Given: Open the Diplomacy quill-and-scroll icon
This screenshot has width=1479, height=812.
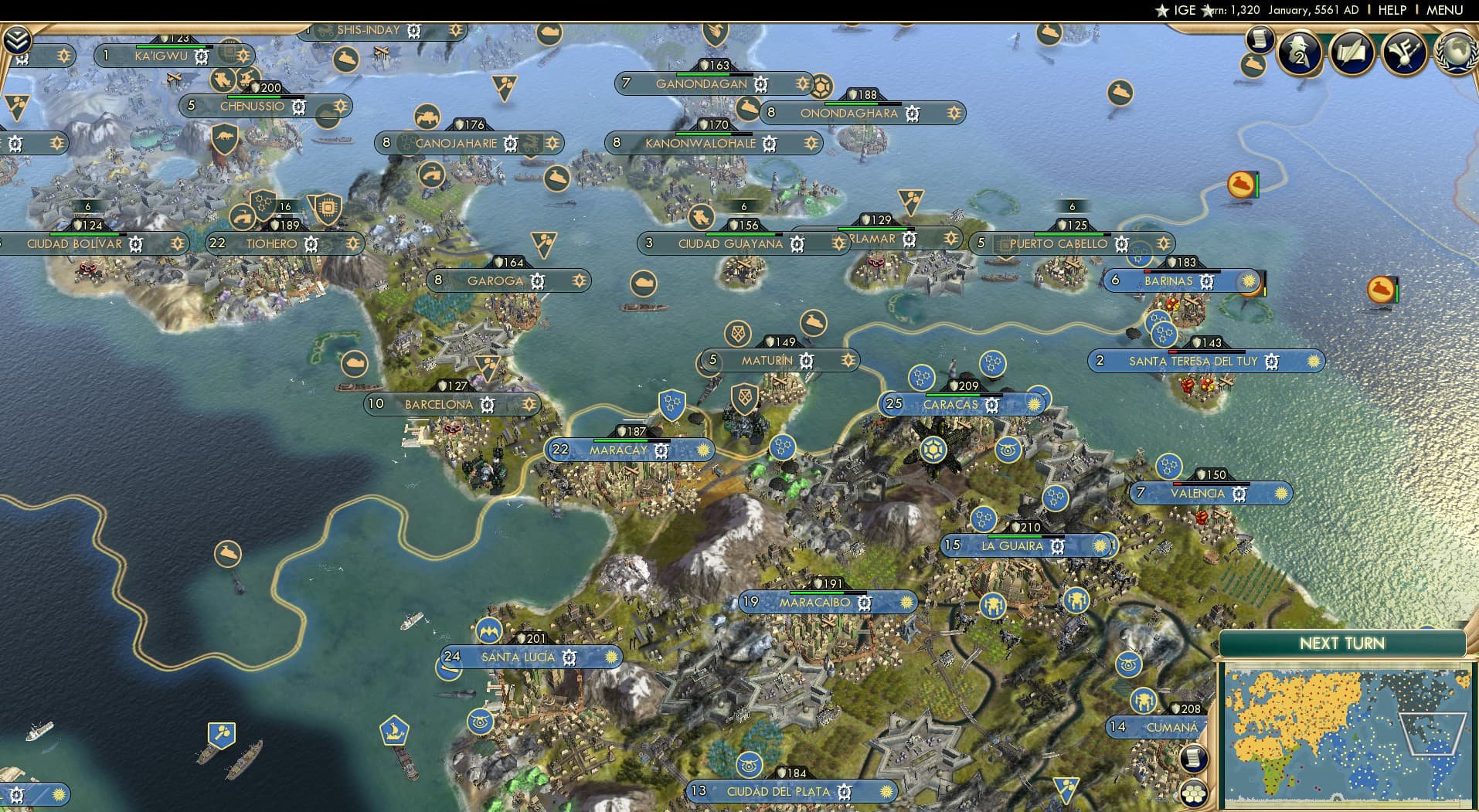Looking at the screenshot, I should click(x=1351, y=53).
